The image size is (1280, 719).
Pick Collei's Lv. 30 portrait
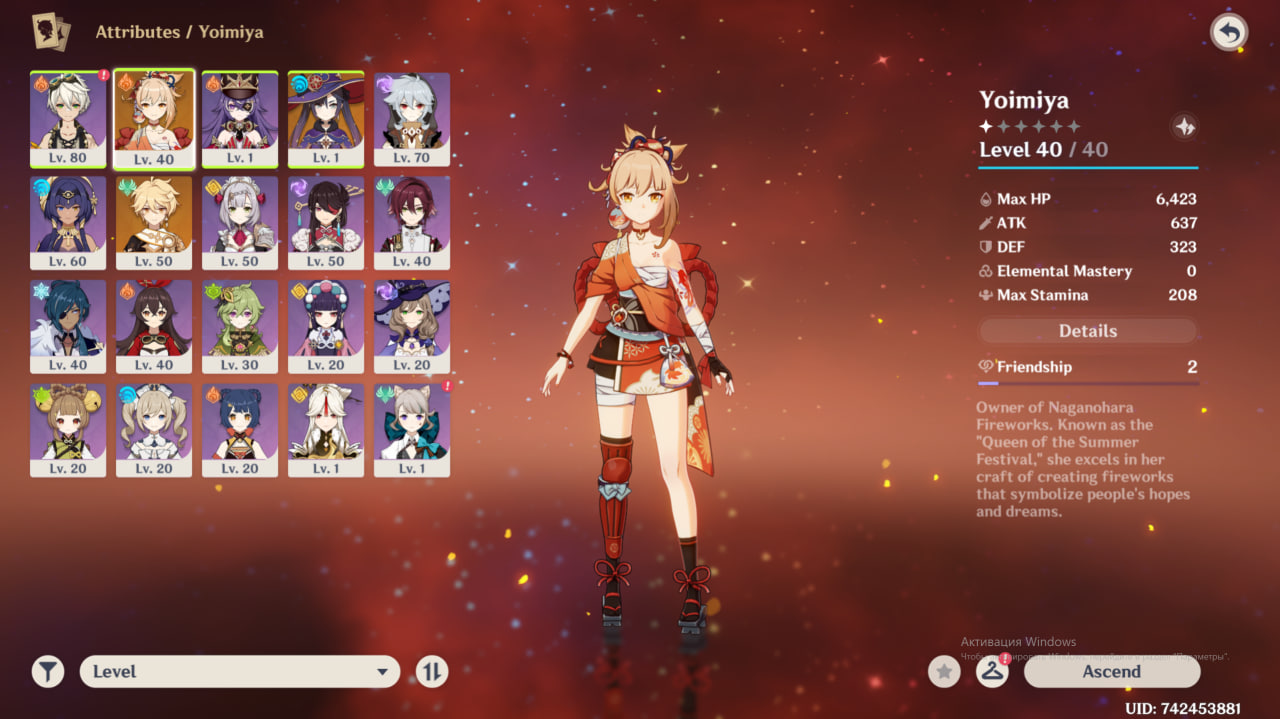tap(240, 326)
